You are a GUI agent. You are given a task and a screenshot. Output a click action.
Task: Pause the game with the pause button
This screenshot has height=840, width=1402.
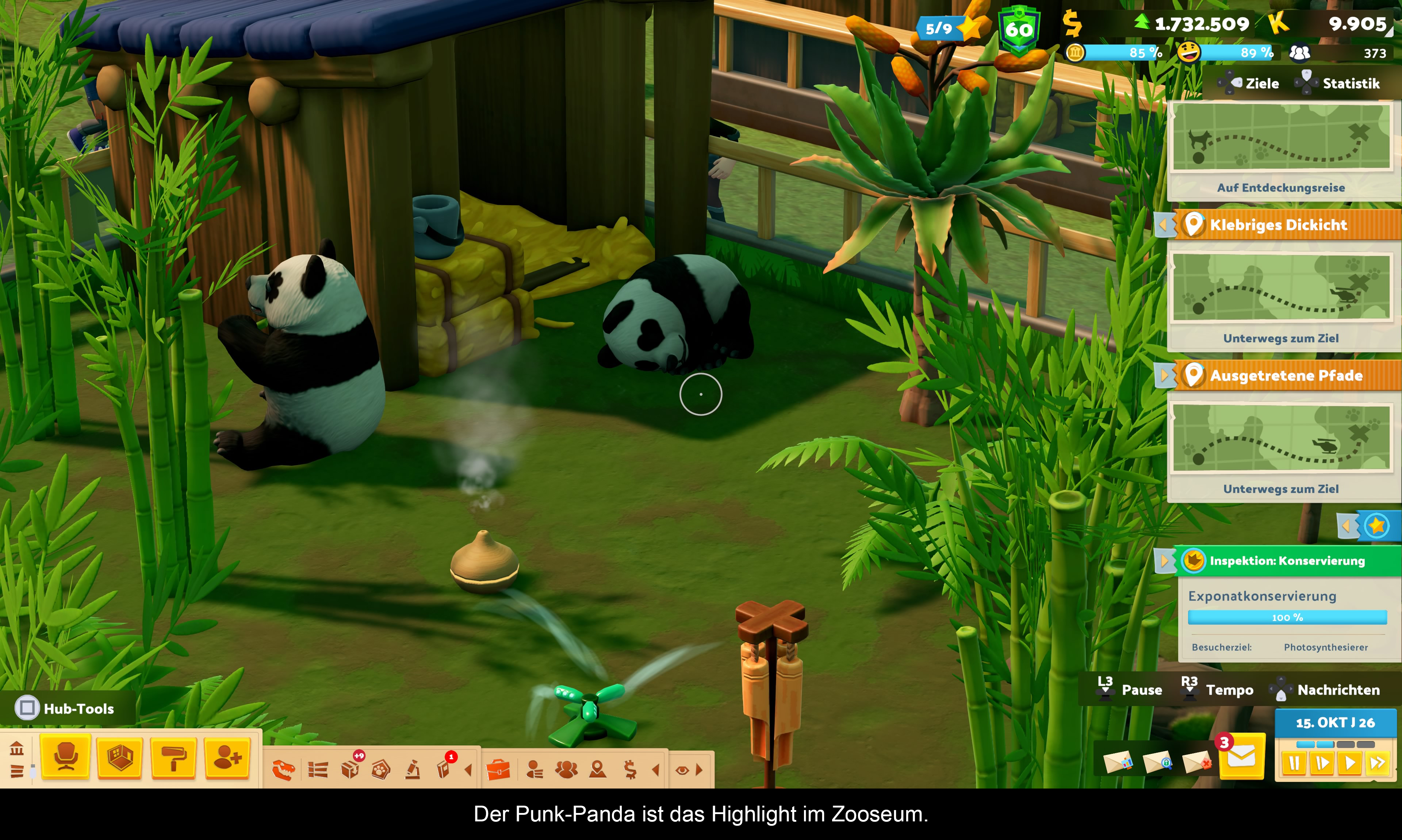point(1294,763)
